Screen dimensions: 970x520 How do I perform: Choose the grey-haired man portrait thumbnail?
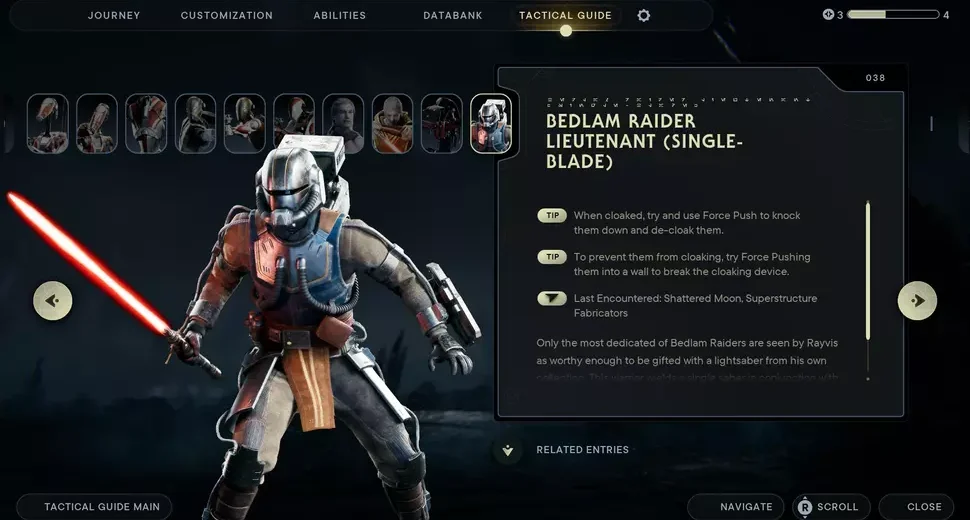click(x=343, y=124)
